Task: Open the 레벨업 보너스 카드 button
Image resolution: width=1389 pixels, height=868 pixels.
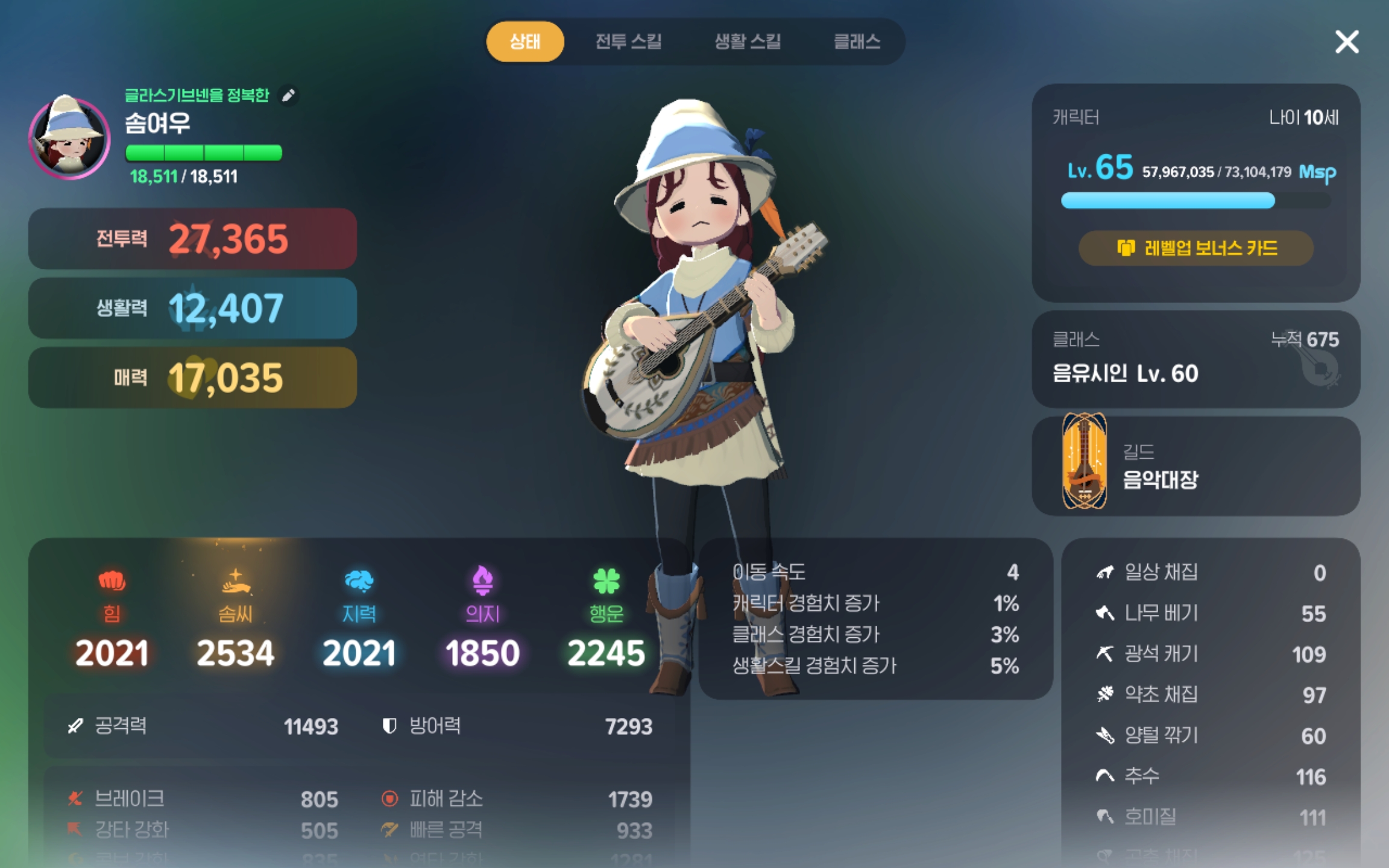Action: (x=1196, y=248)
